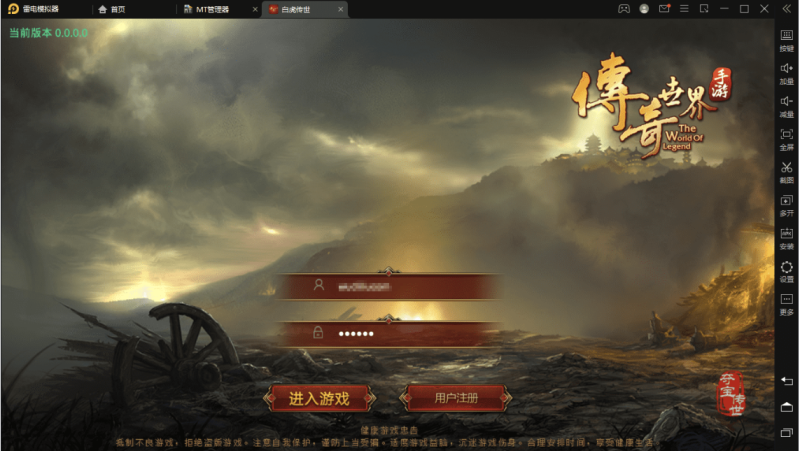The width and height of the screenshot is (800, 451).
Task: Select the username input field
Action: 389,286
